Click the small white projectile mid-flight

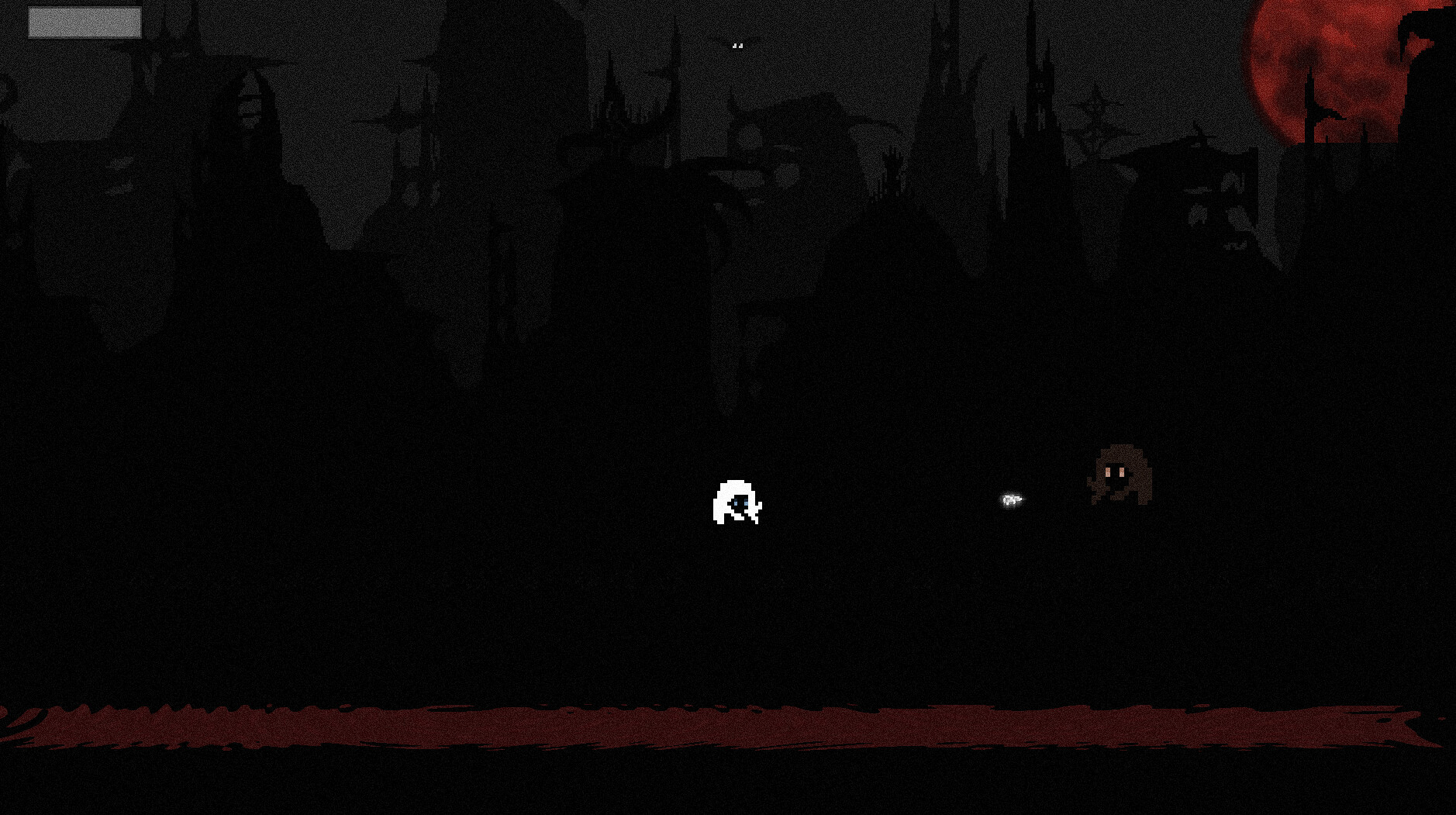click(x=1010, y=500)
